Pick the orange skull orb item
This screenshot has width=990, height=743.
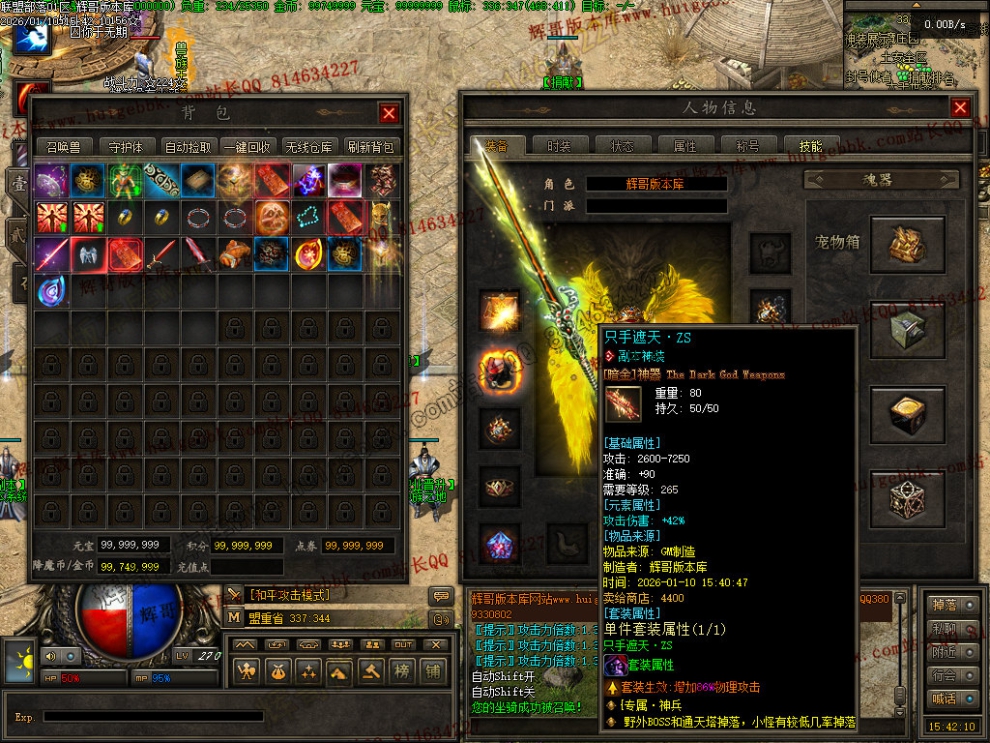[x=272, y=217]
